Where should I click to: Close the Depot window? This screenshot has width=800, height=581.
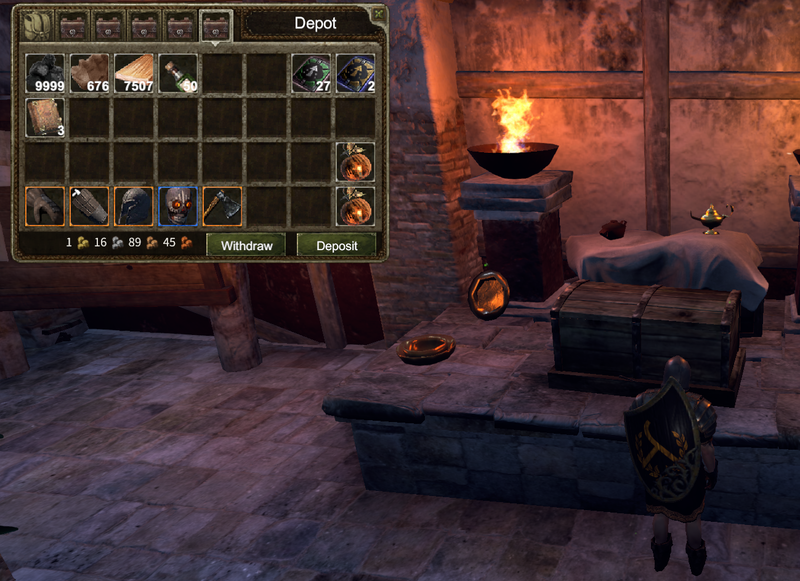[377, 14]
